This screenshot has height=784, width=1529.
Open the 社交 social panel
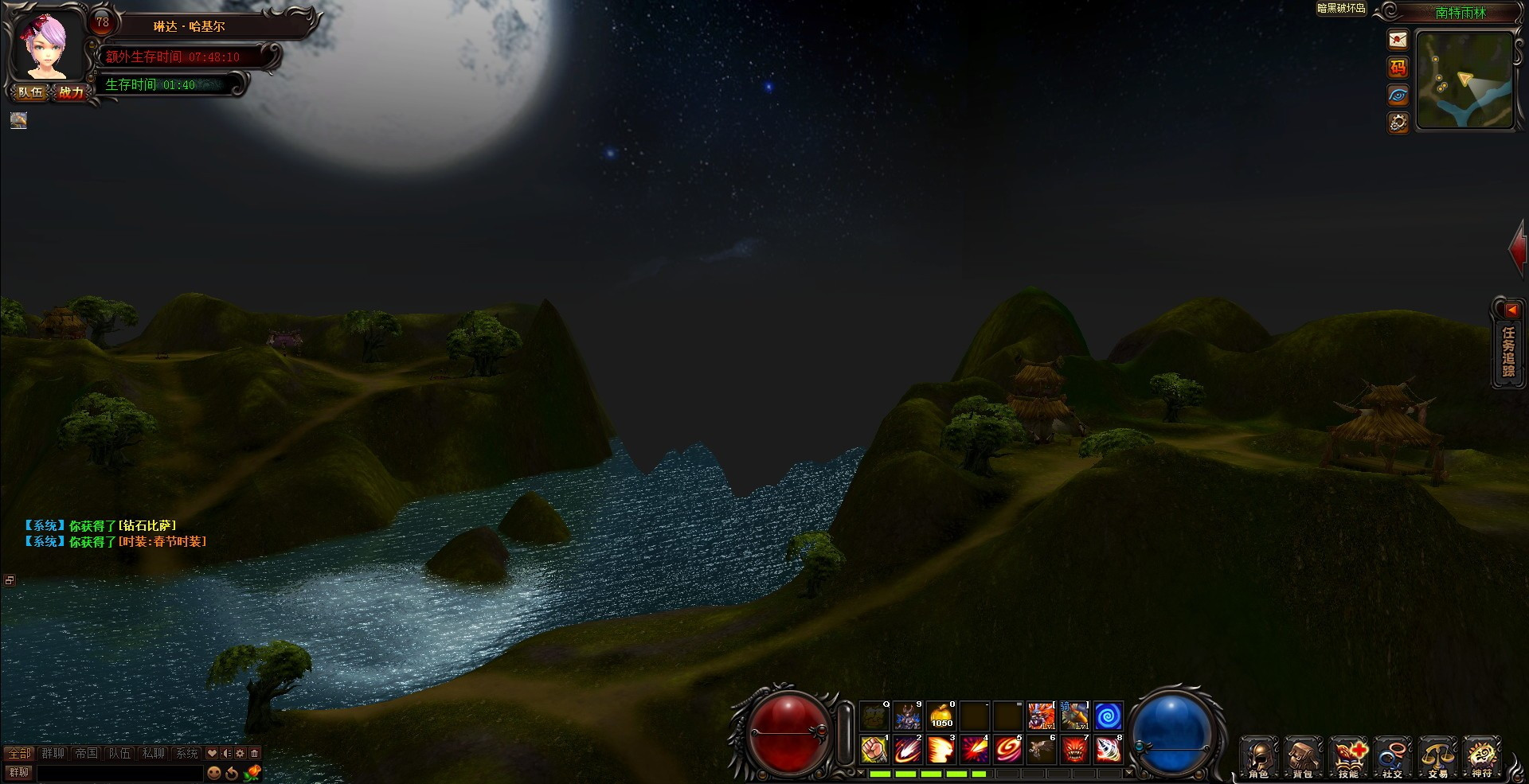pyautogui.click(x=1394, y=756)
